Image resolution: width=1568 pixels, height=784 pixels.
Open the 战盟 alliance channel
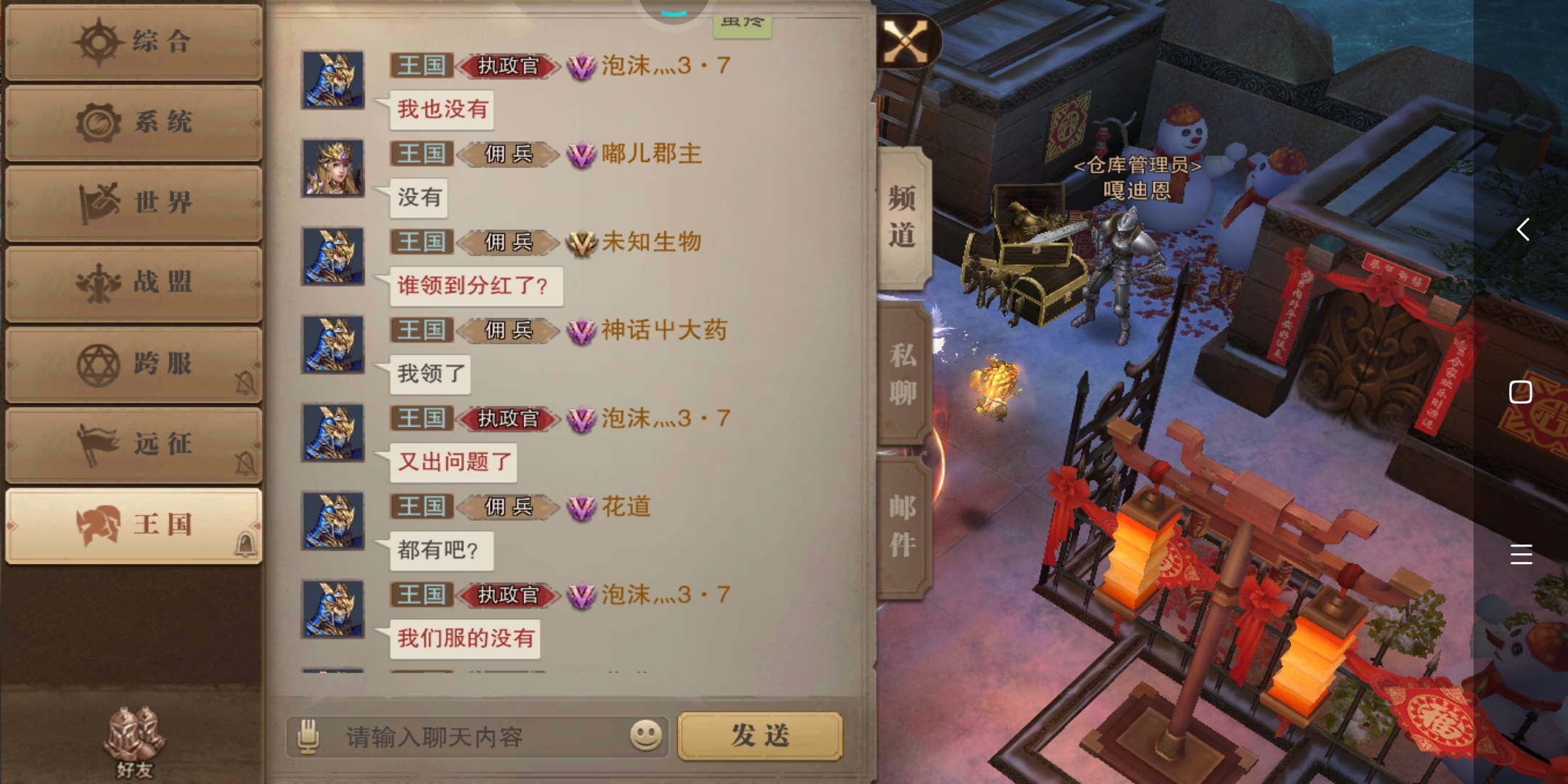[134, 283]
